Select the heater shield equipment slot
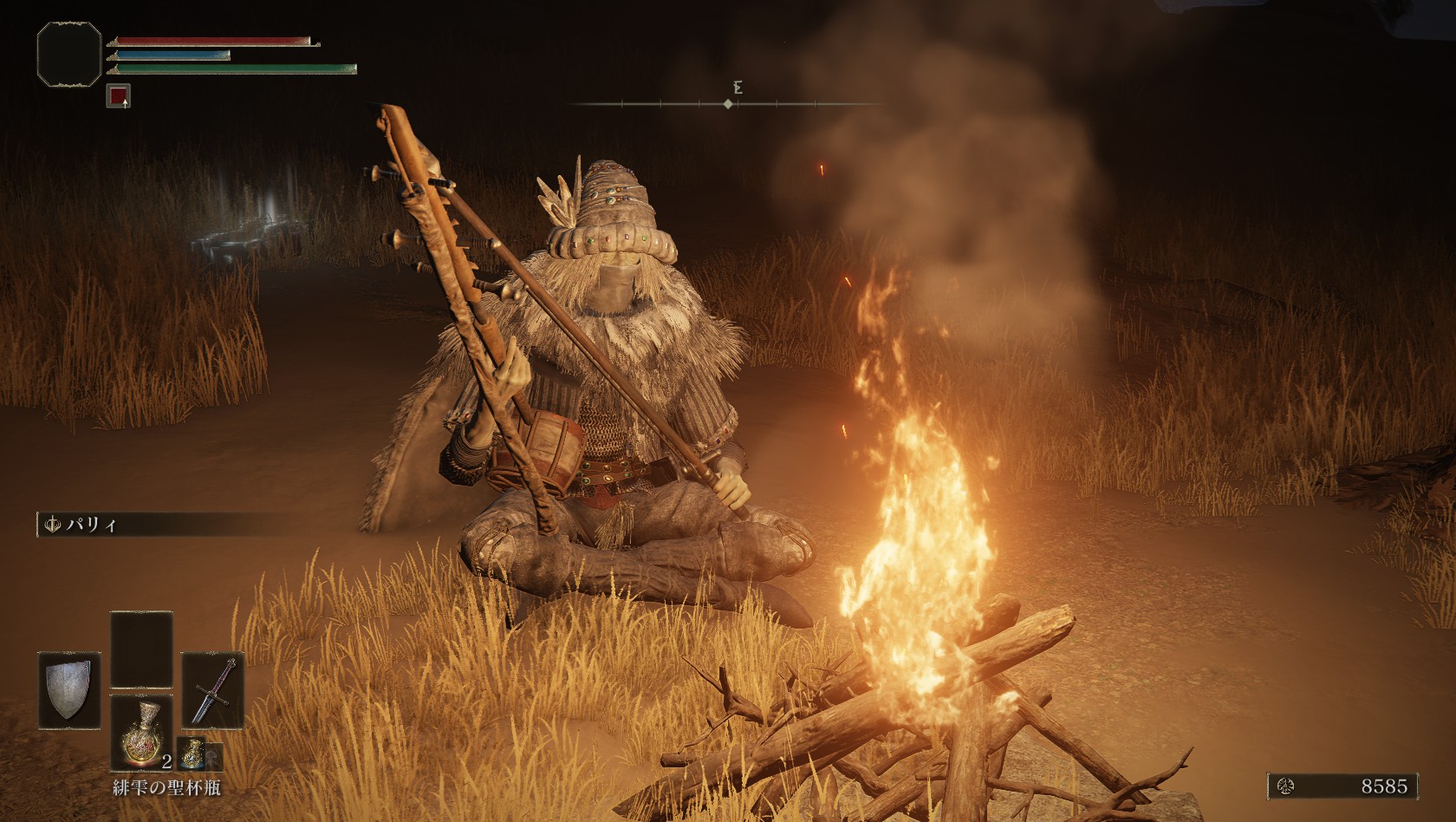The image size is (1456, 822). coord(69,691)
